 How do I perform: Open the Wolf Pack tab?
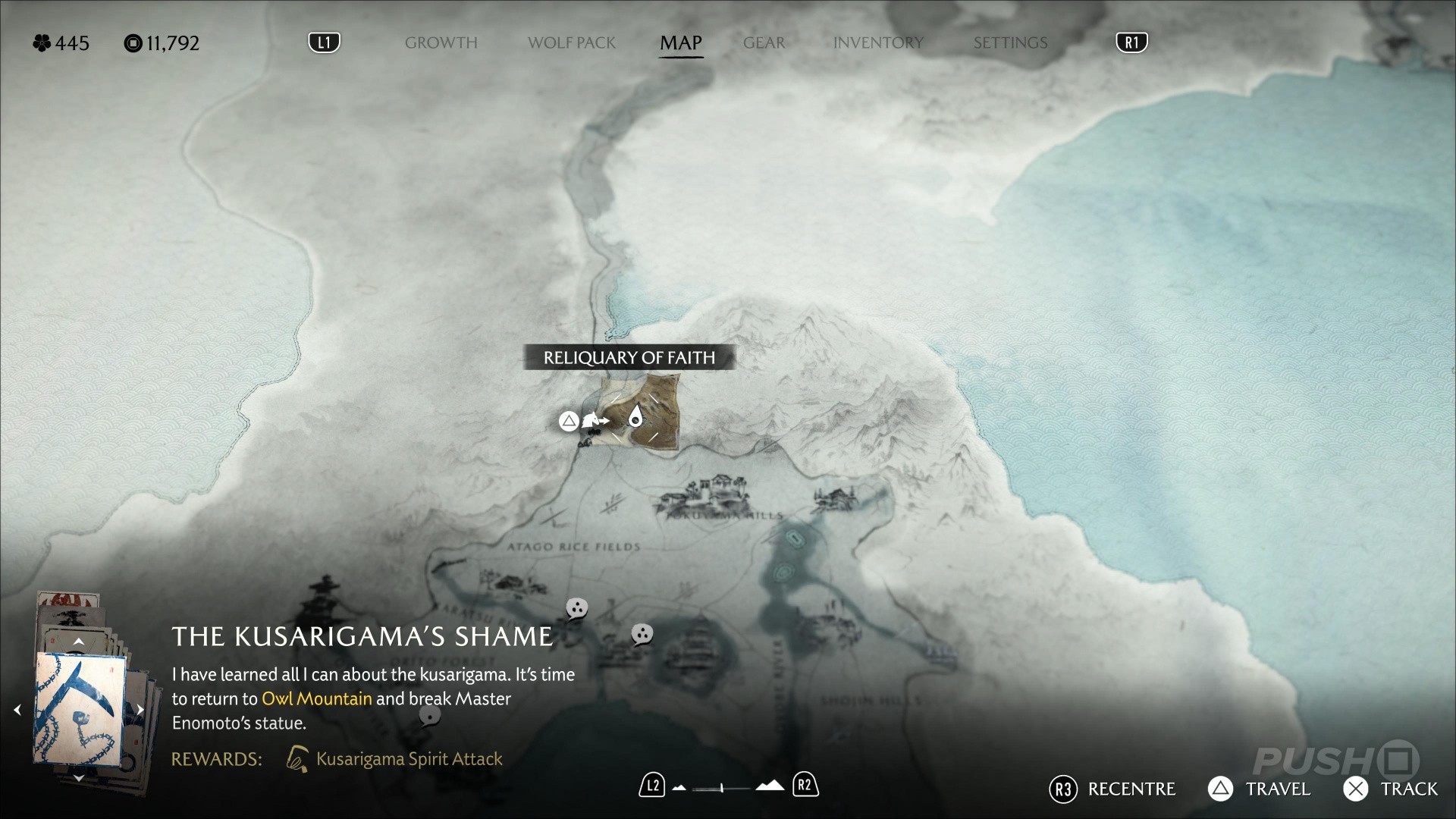[x=572, y=43]
